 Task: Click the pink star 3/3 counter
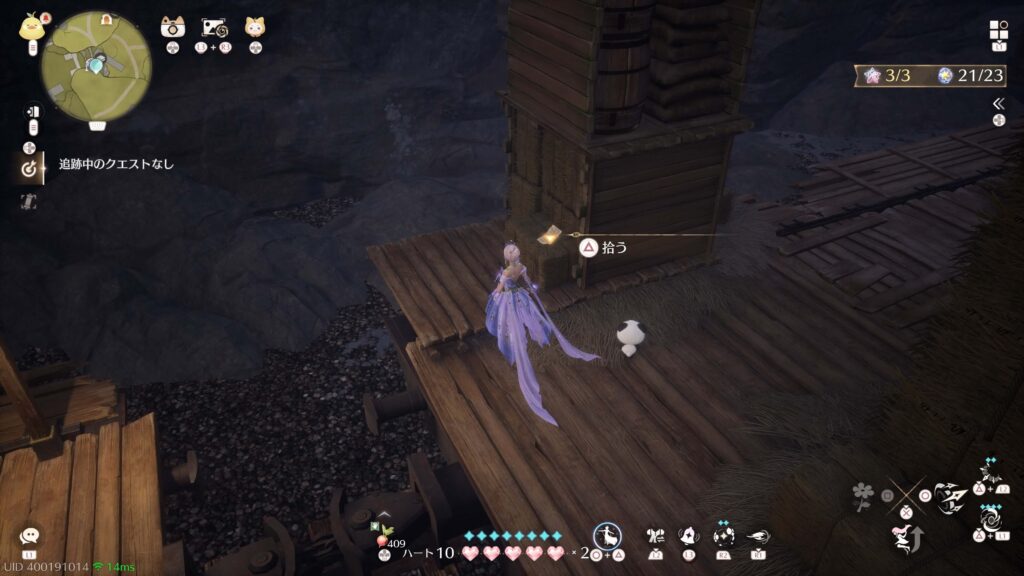tap(880, 75)
